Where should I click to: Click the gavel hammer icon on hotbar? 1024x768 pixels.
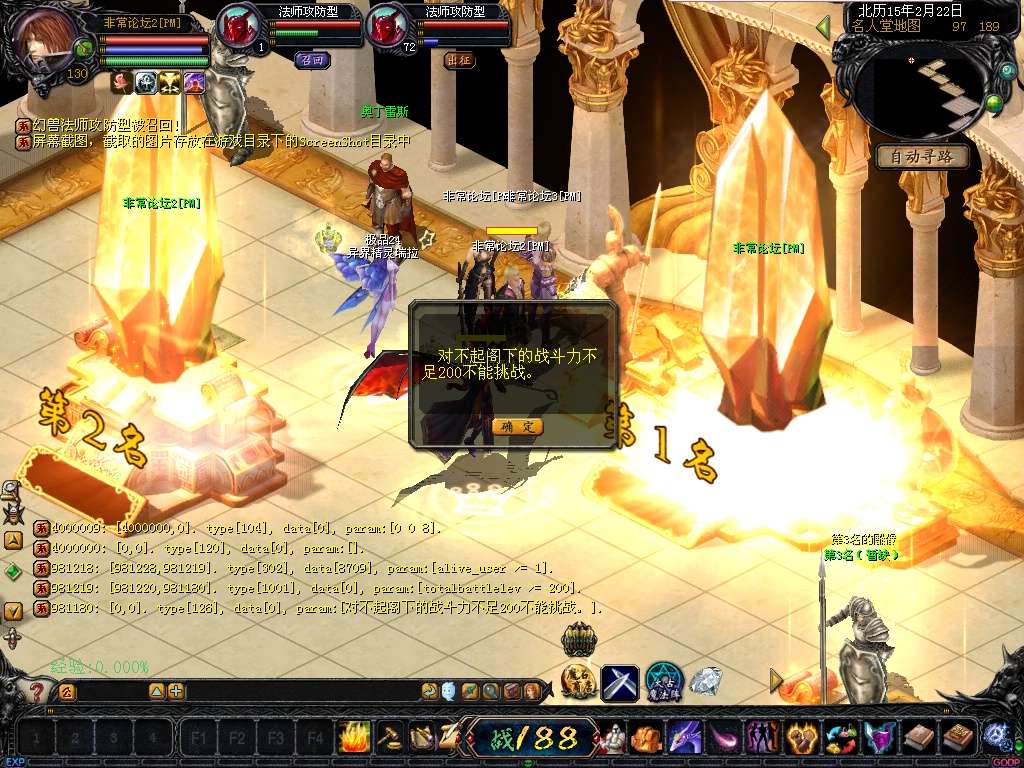click(389, 738)
